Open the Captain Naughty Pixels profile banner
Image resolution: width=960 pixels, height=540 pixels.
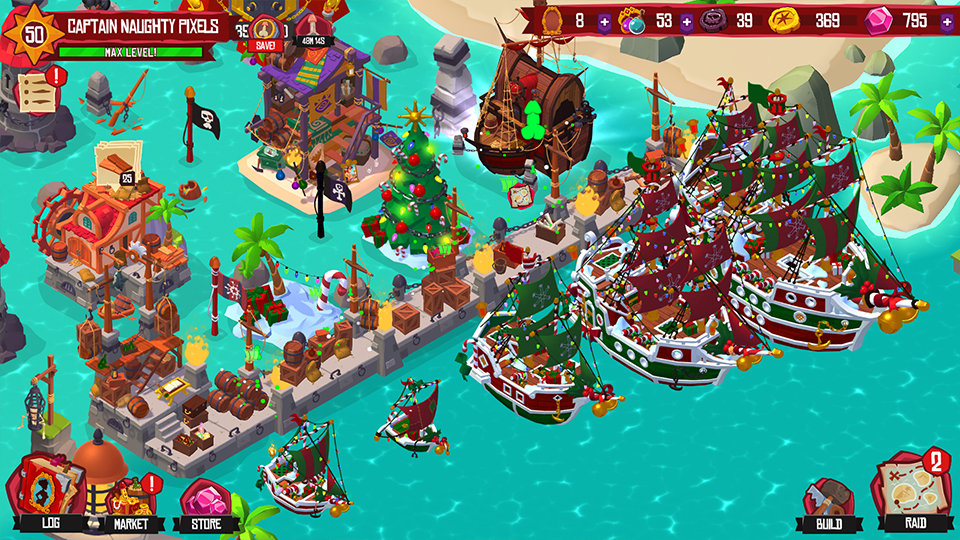point(145,26)
